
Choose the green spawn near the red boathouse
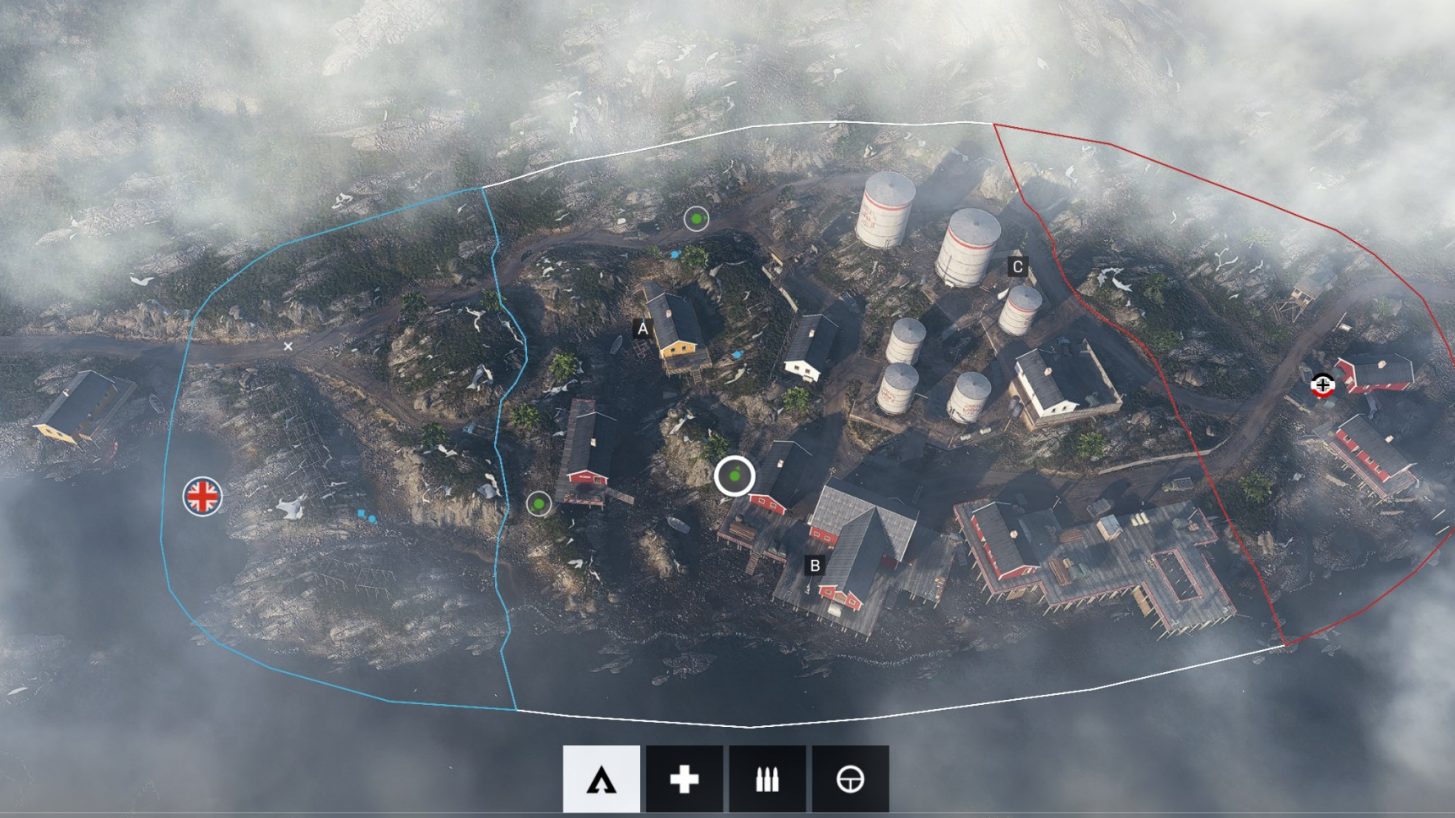pyautogui.click(x=541, y=505)
